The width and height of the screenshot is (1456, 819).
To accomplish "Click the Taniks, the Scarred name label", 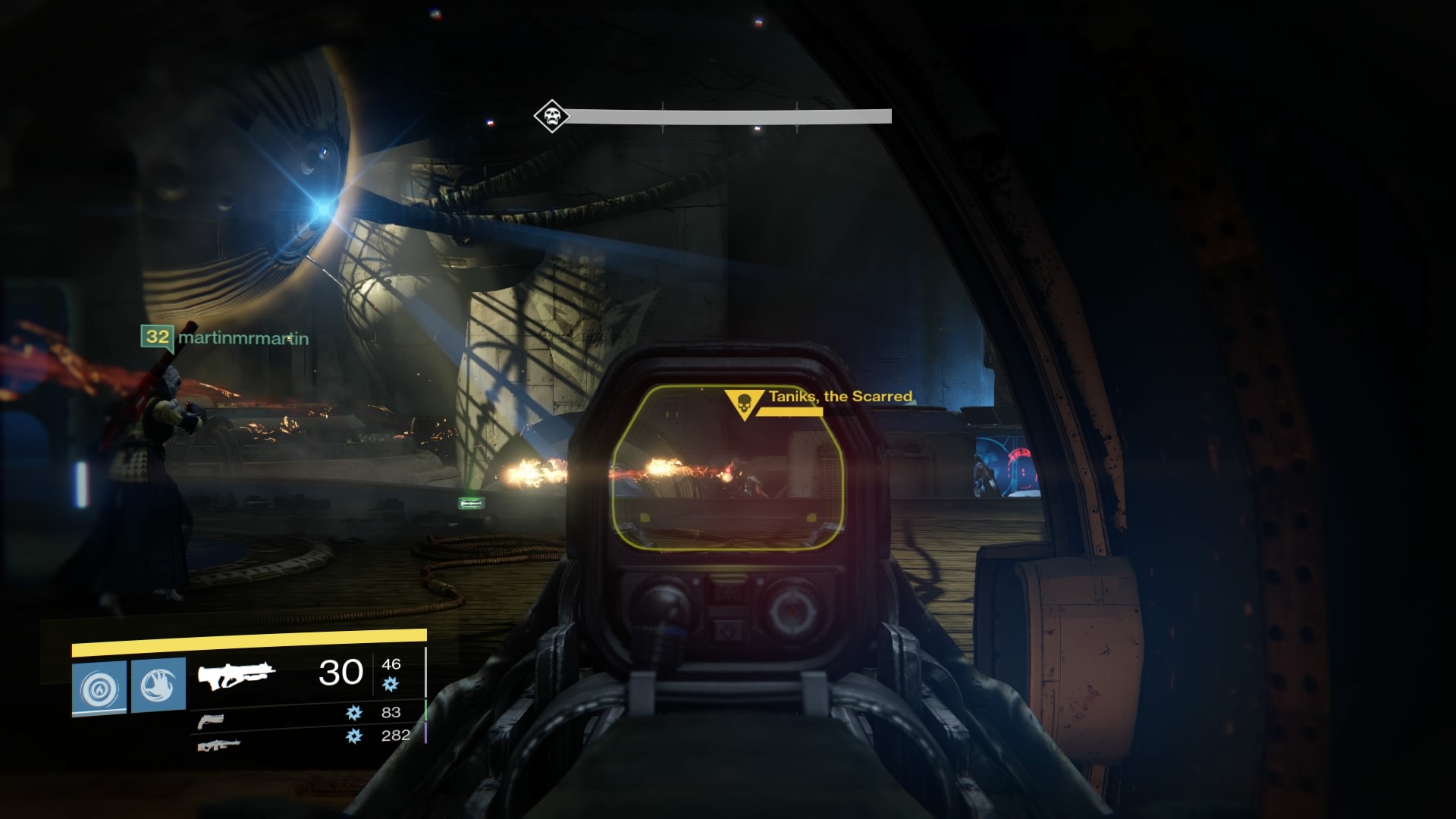I will (x=839, y=396).
